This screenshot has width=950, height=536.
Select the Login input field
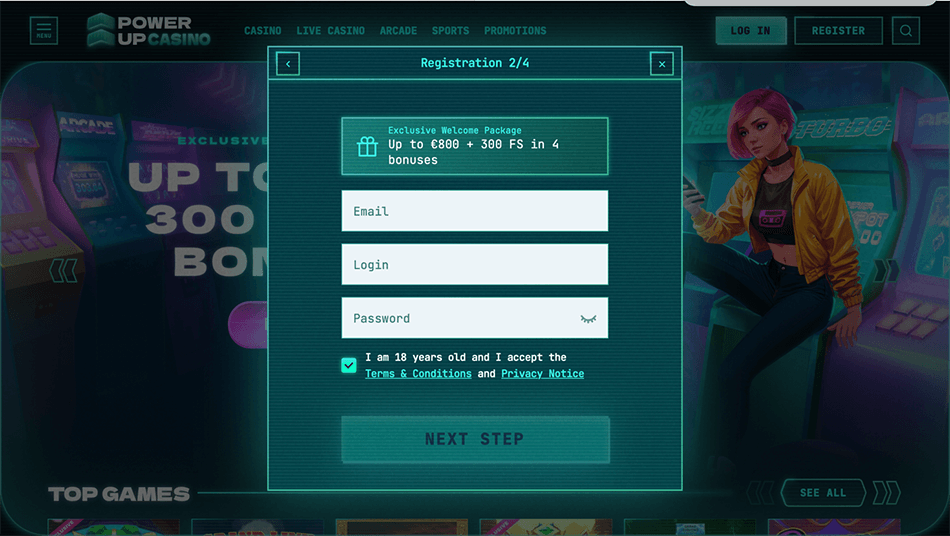(x=474, y=265)
